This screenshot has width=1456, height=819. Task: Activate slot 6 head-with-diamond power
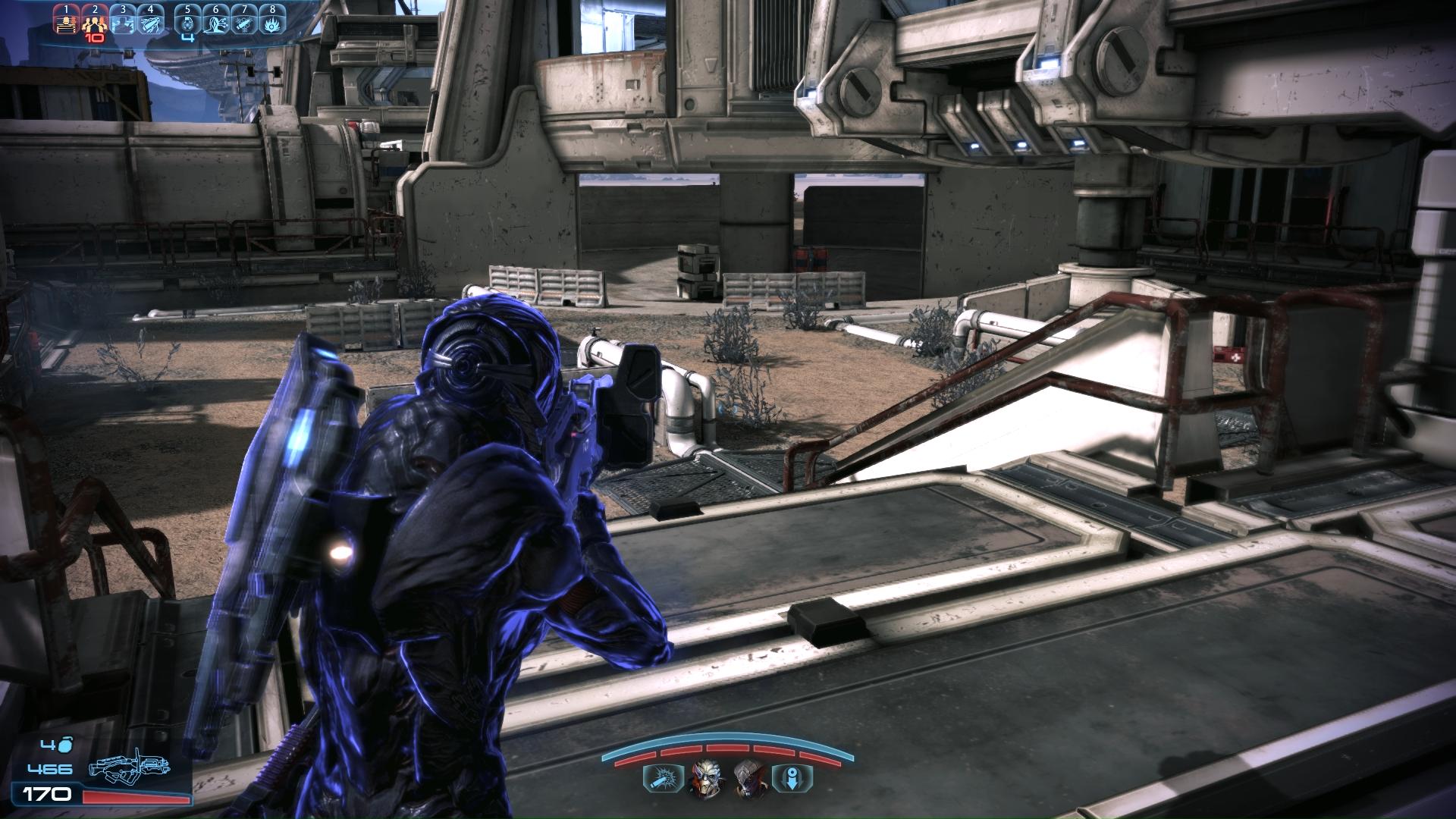click(x=216, y=20)
